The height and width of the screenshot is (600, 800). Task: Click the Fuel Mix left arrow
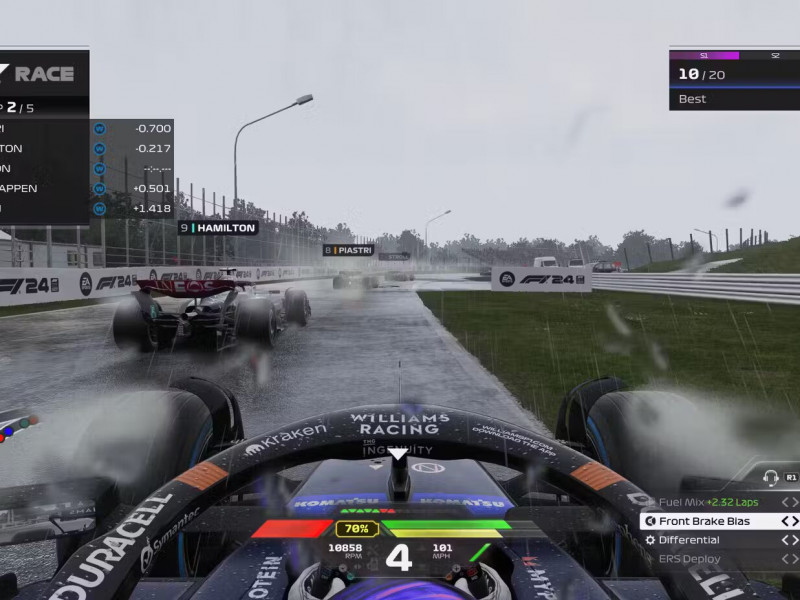pyautogui.click(x=785, y=502)
